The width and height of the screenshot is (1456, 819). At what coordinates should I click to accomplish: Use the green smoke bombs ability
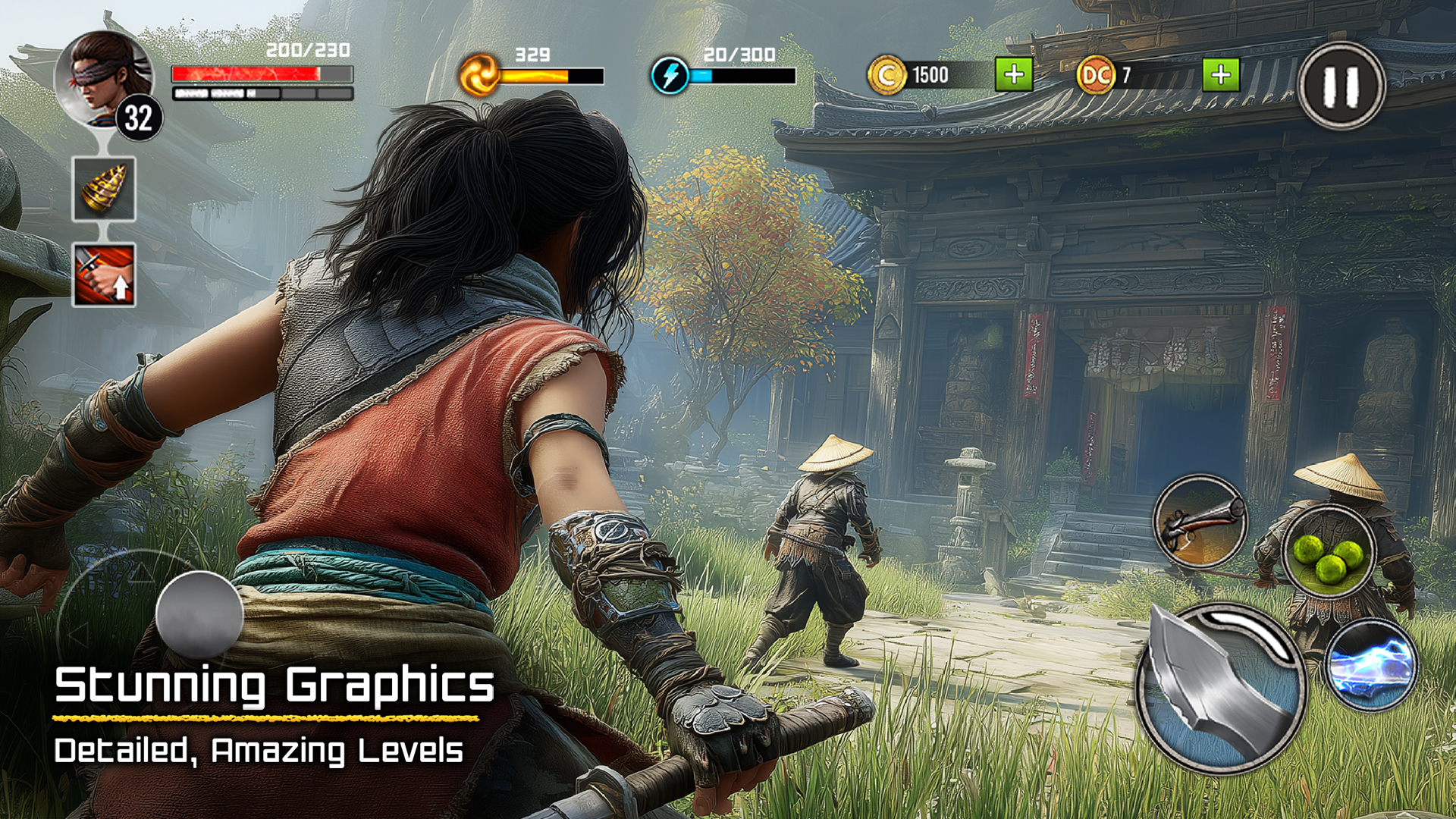pos(1329,552)
